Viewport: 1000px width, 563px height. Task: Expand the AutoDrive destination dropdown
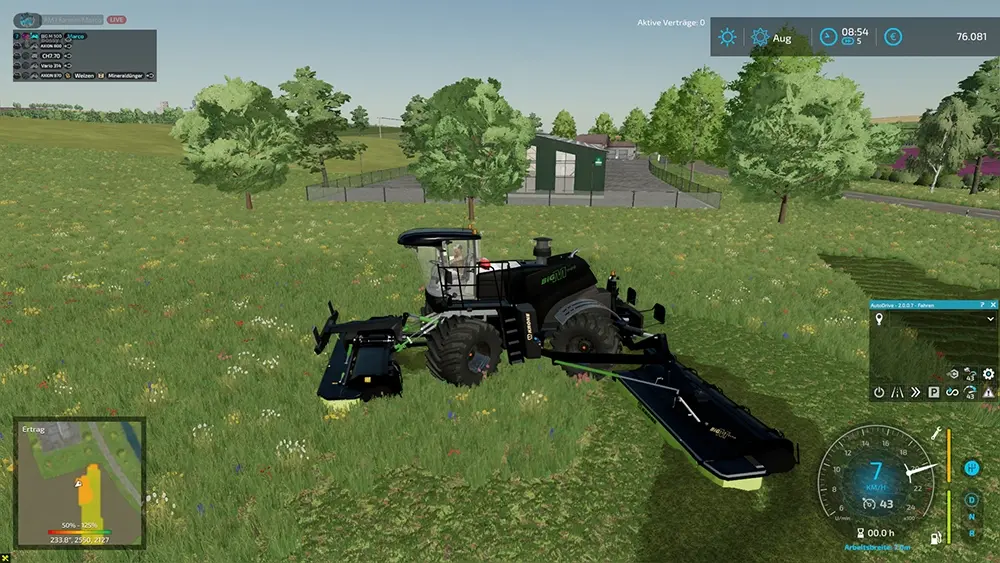[990, 319]
